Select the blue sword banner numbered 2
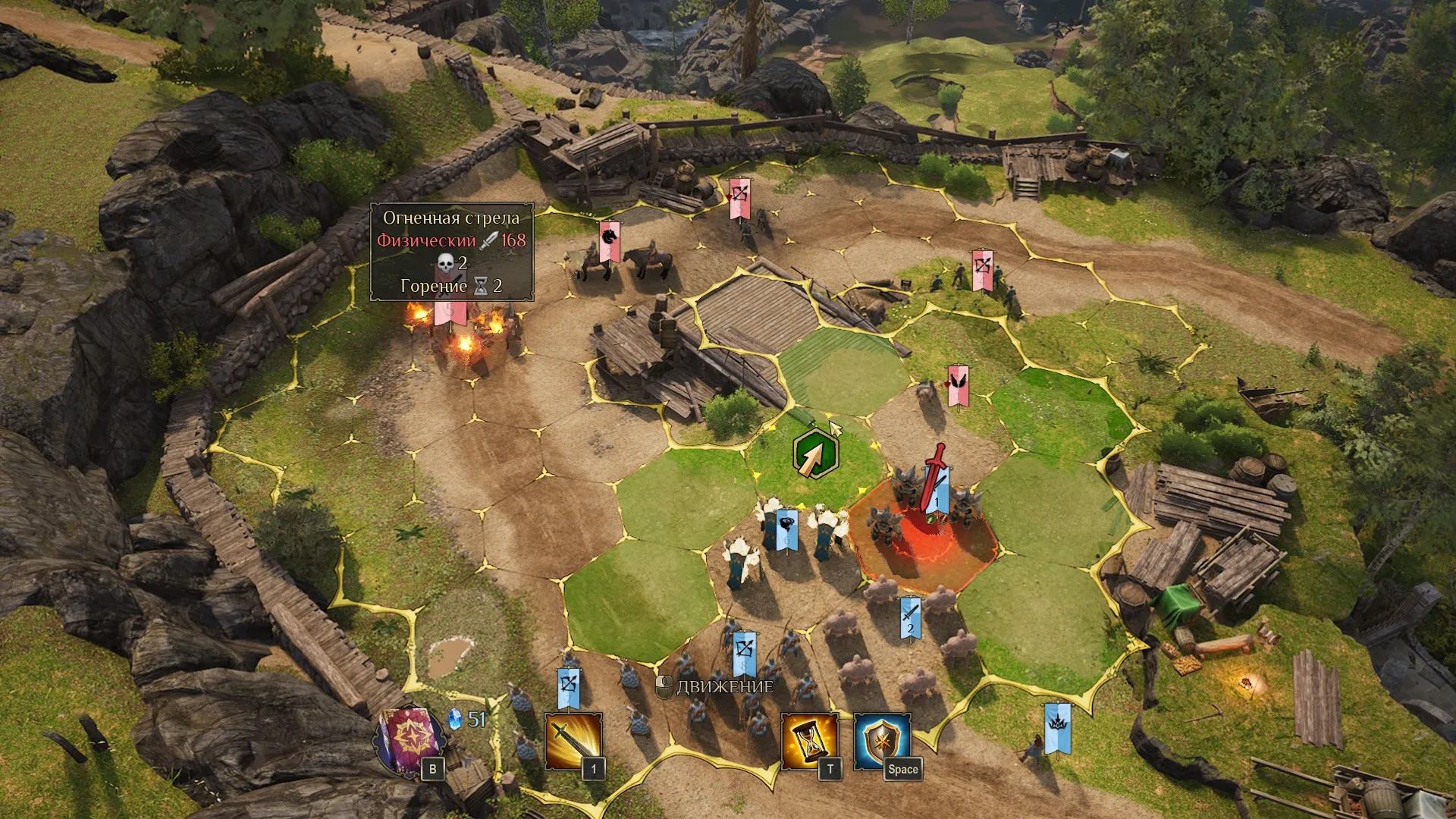The width and height of the screenshot is (1456, 819). coord(911,616)
